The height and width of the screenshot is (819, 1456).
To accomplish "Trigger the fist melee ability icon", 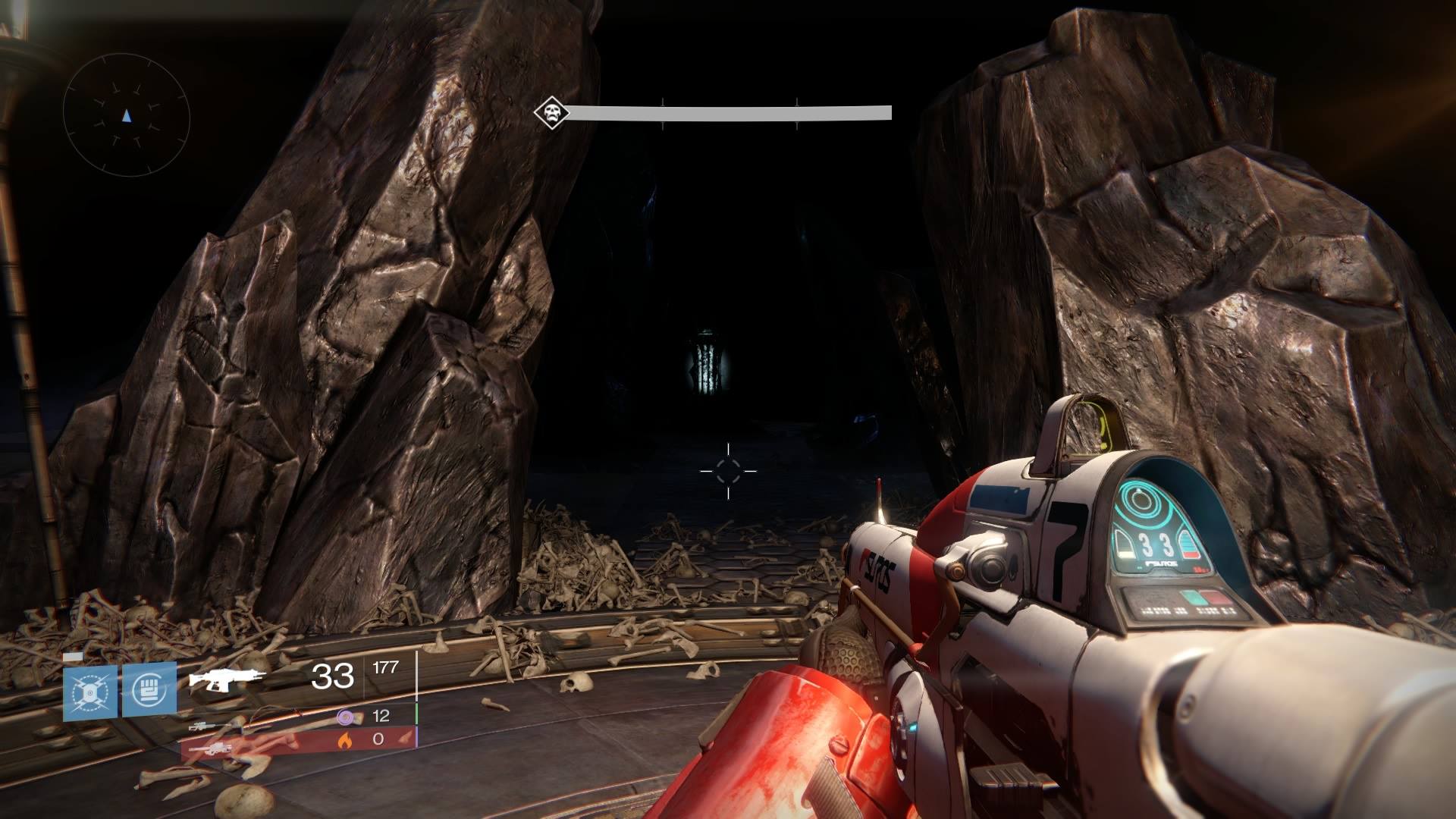I will pos(149,690).
